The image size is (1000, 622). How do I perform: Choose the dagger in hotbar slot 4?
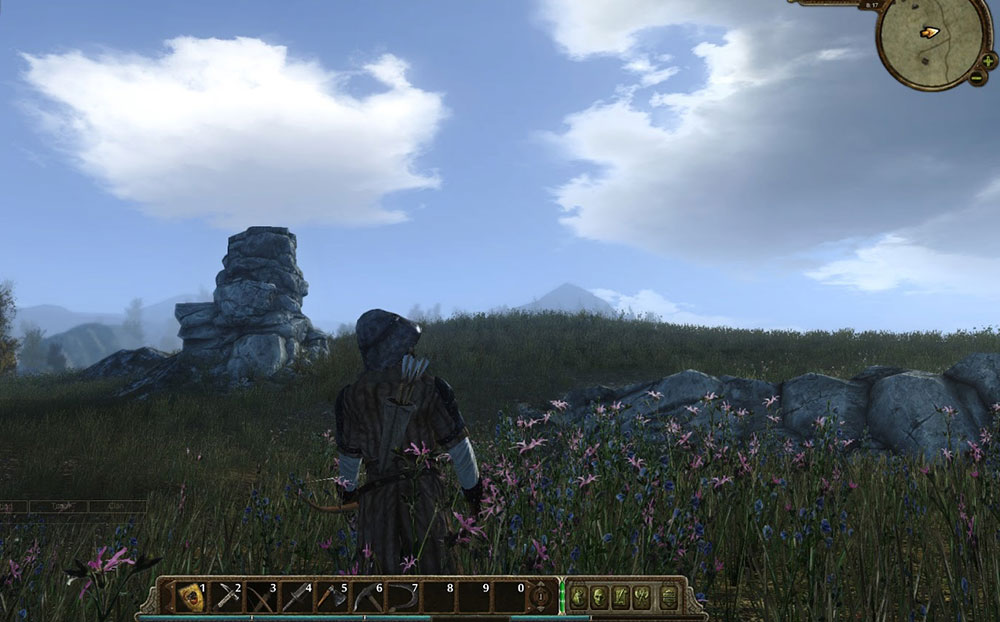pos(297,597)
